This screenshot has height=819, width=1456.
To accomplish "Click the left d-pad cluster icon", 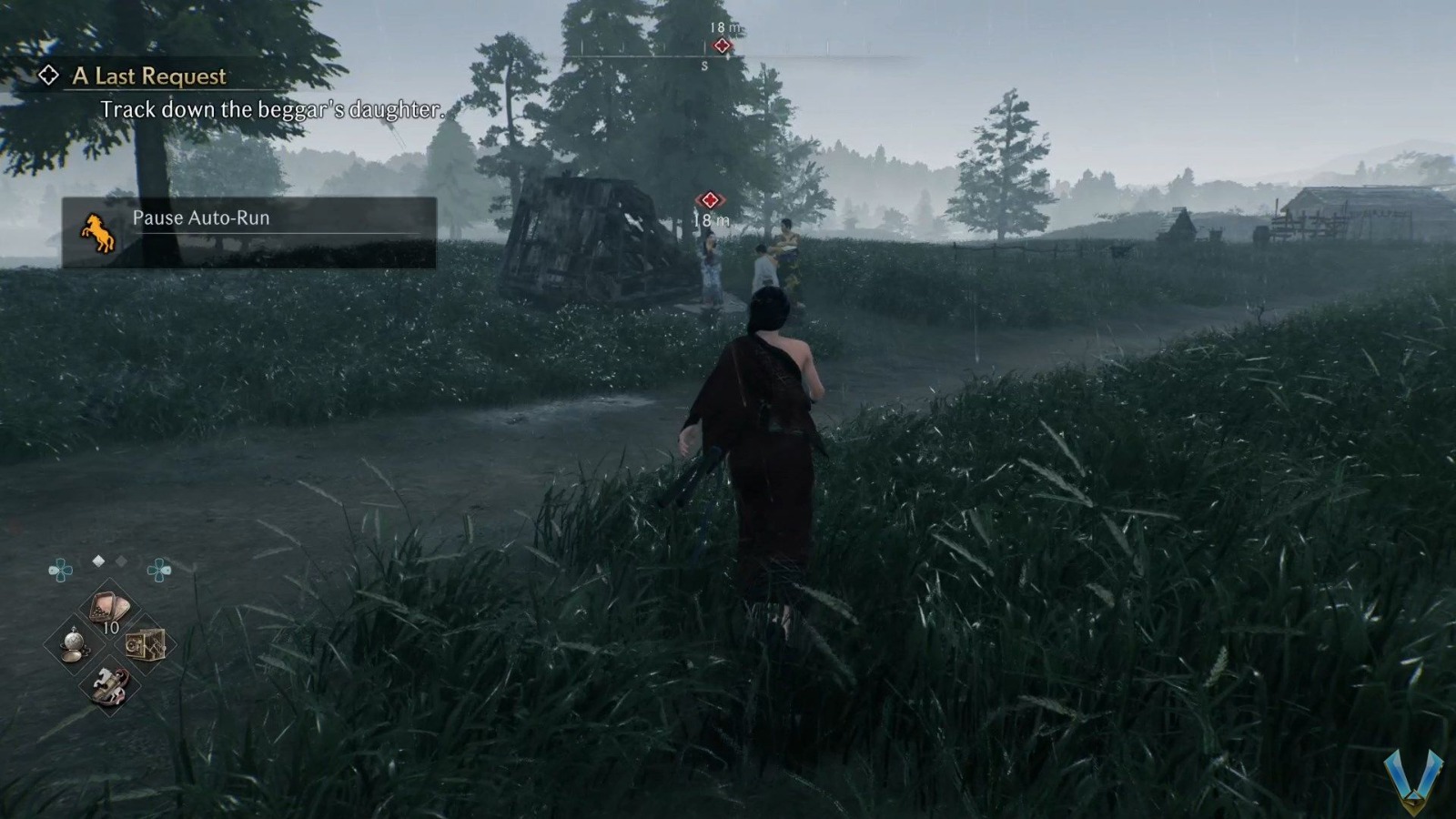I will pyautogui.click(x=61, y=569).
